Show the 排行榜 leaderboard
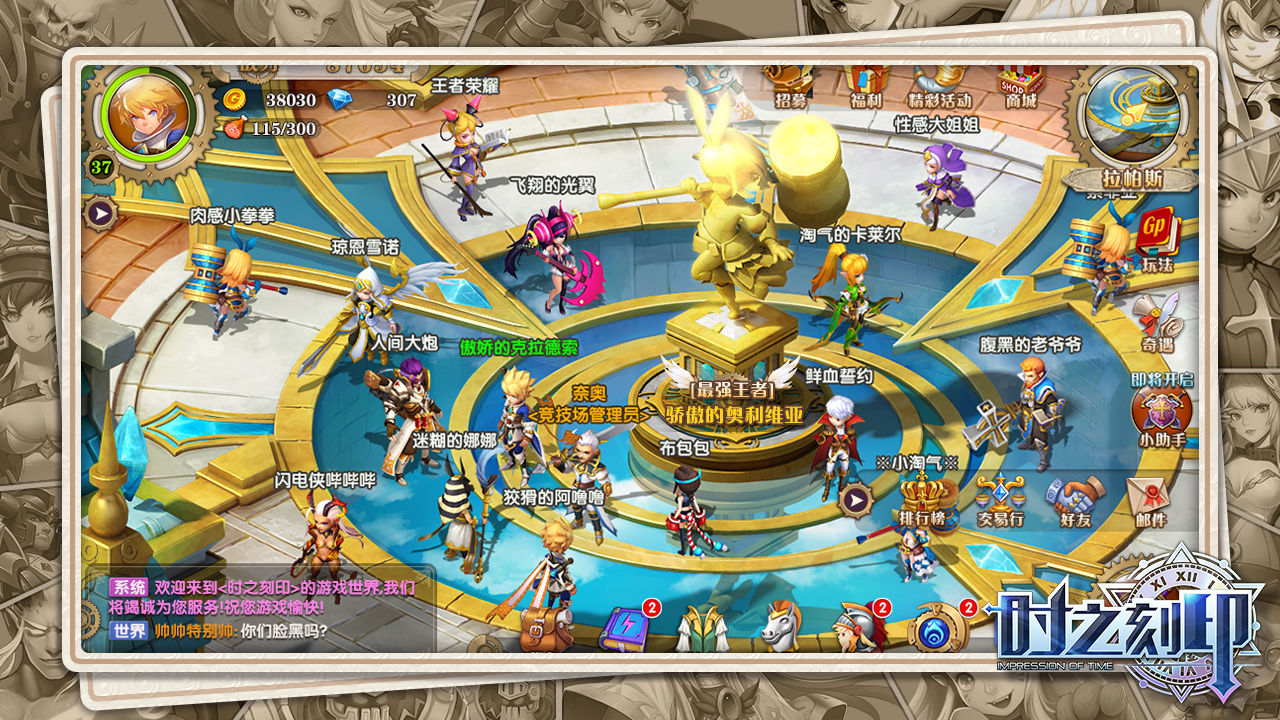The width and height of the screenshot is (1280, 720). tap(922, 500)
